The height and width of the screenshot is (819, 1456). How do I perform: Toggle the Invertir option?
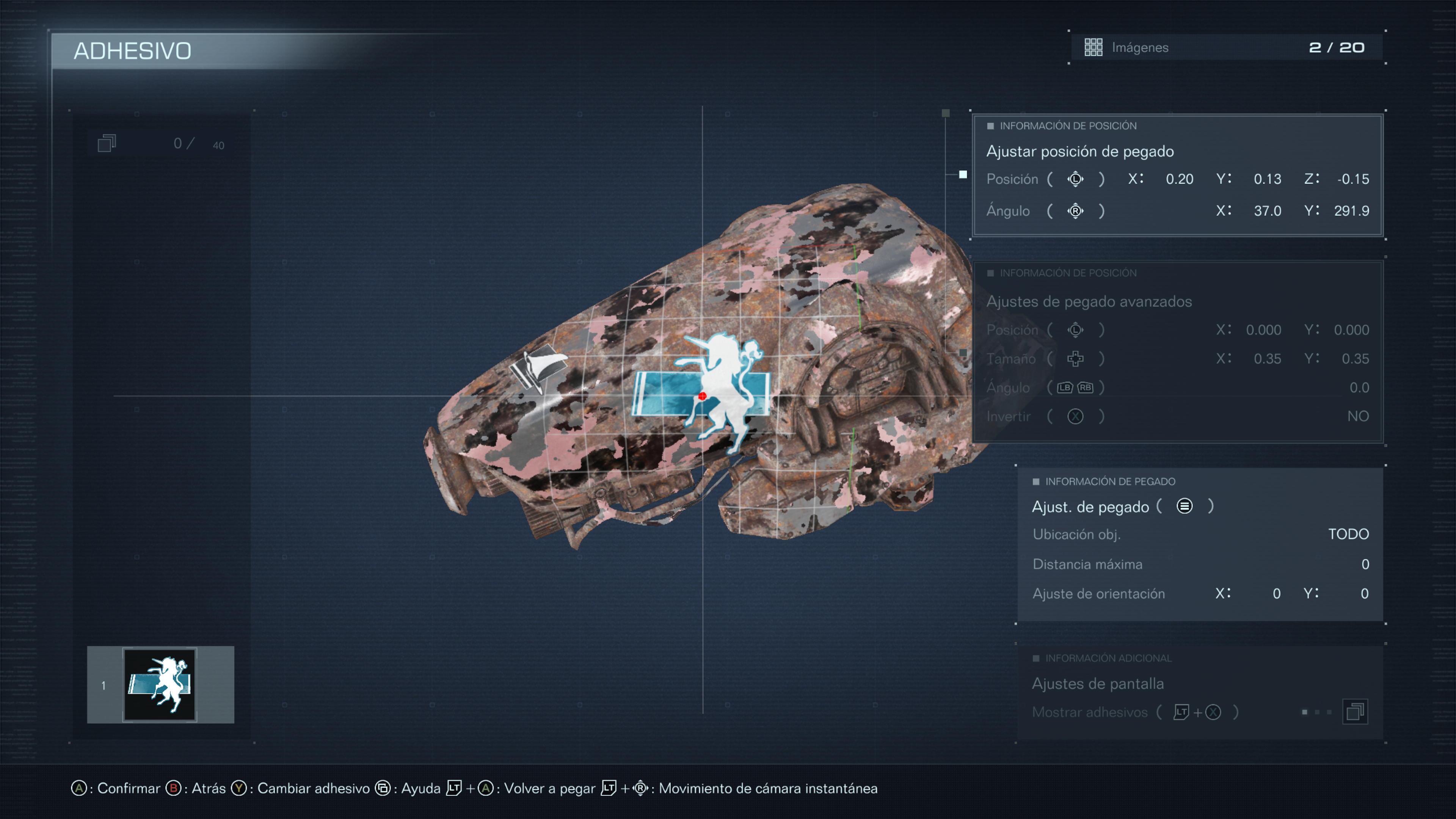(x=1177, y=417)
